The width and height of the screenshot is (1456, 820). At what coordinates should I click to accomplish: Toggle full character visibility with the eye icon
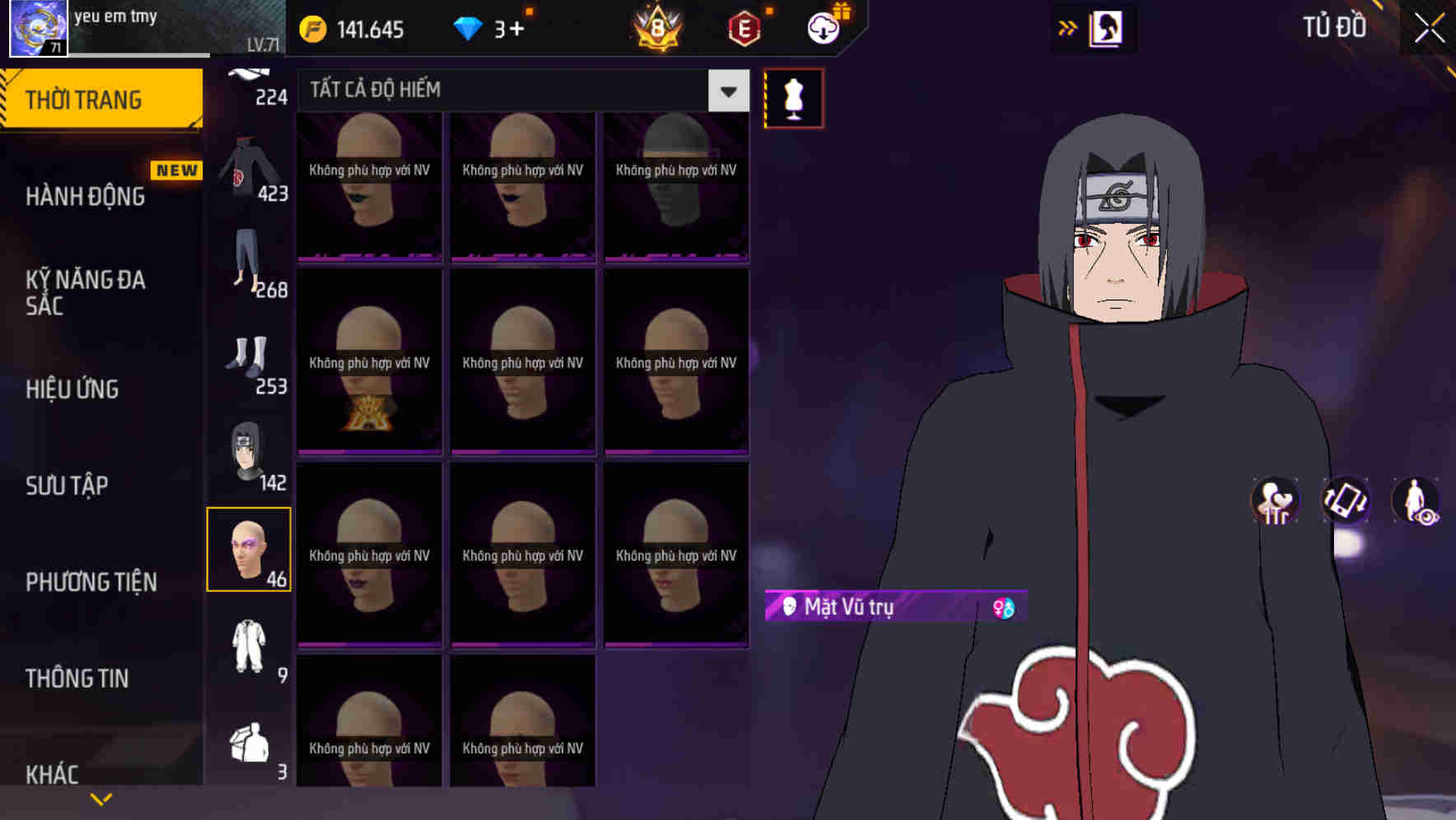pos(1415,502)
